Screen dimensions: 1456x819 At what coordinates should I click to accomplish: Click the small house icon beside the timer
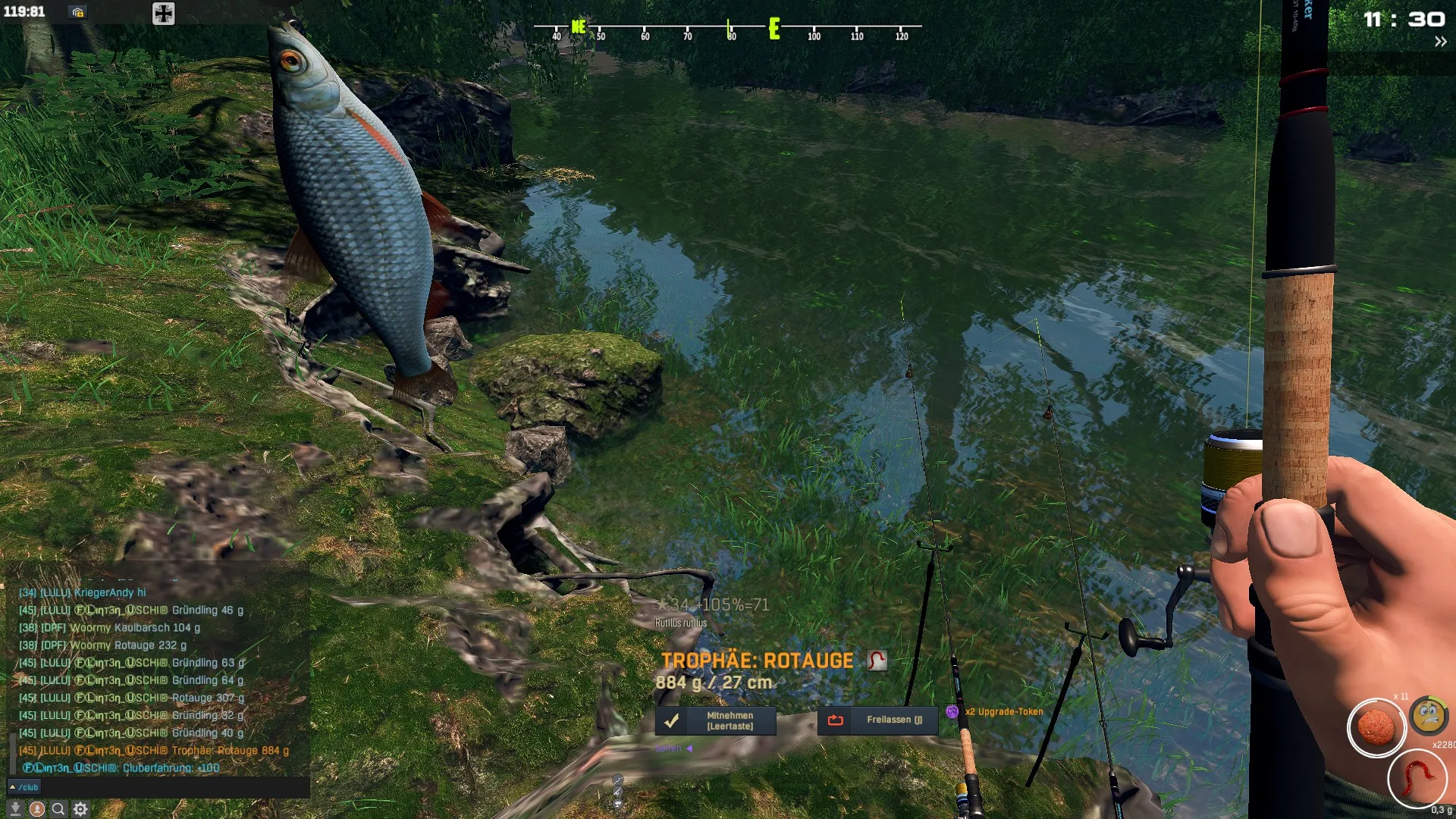[77, 12]
